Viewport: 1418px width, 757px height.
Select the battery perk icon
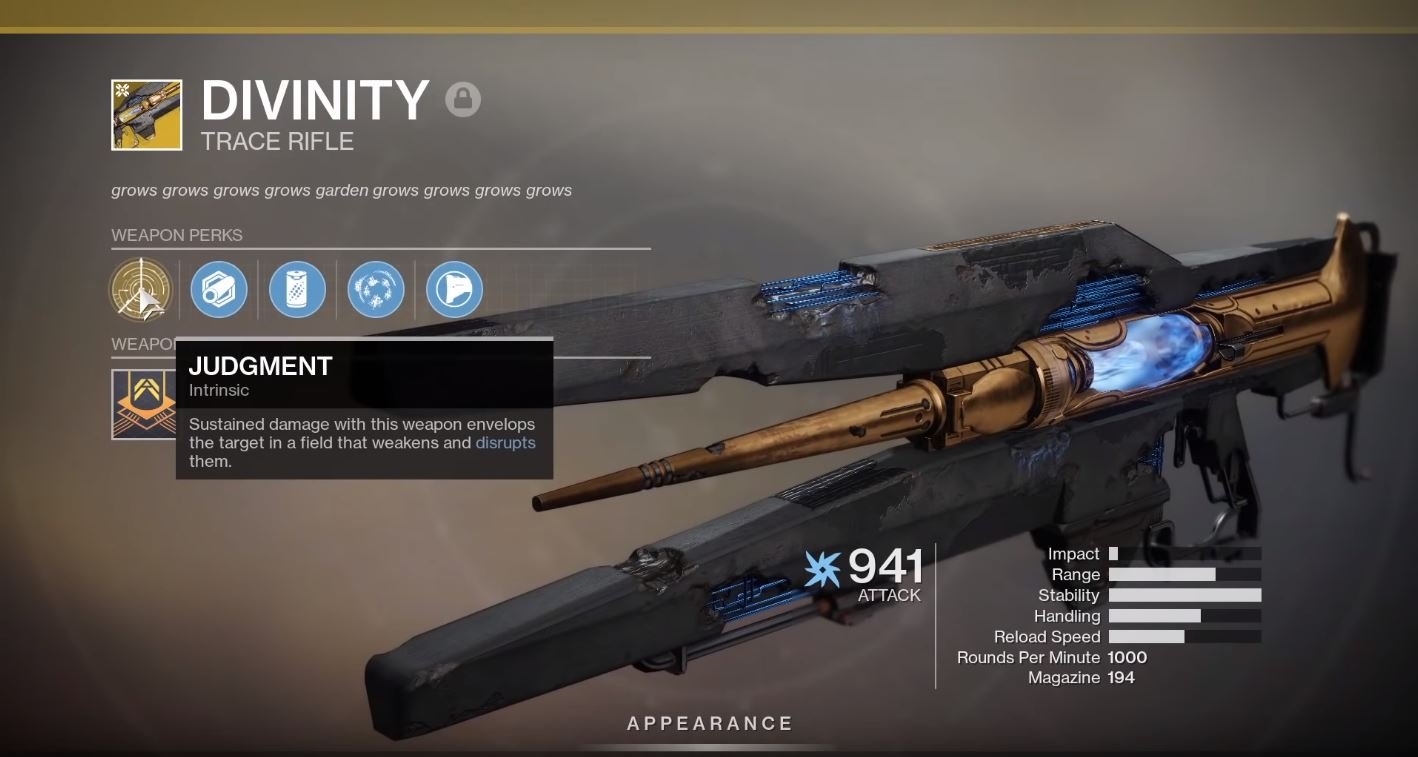point(297,289)
